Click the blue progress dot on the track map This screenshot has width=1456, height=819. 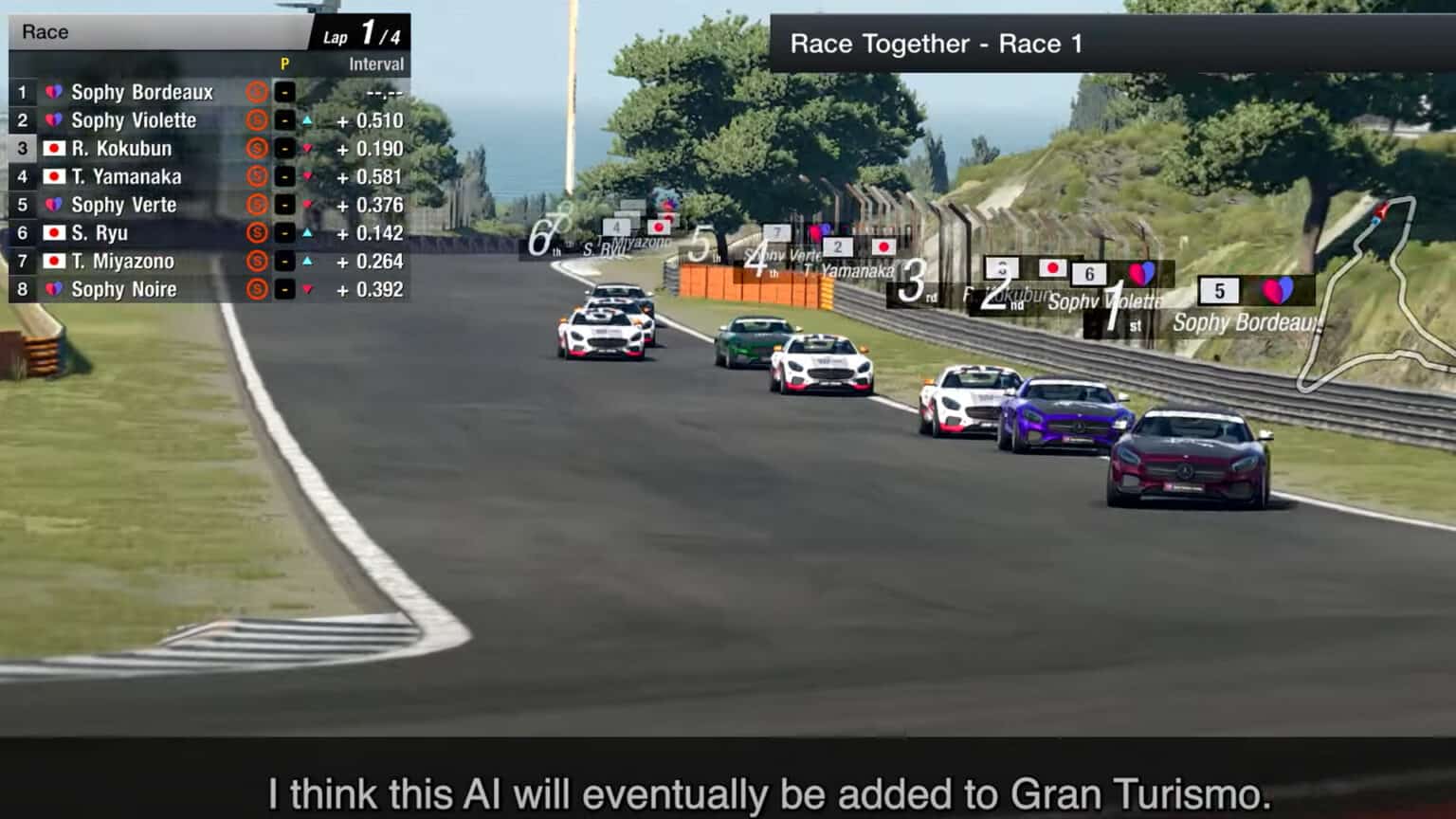pyautogui.click(x=1375, y=220)
